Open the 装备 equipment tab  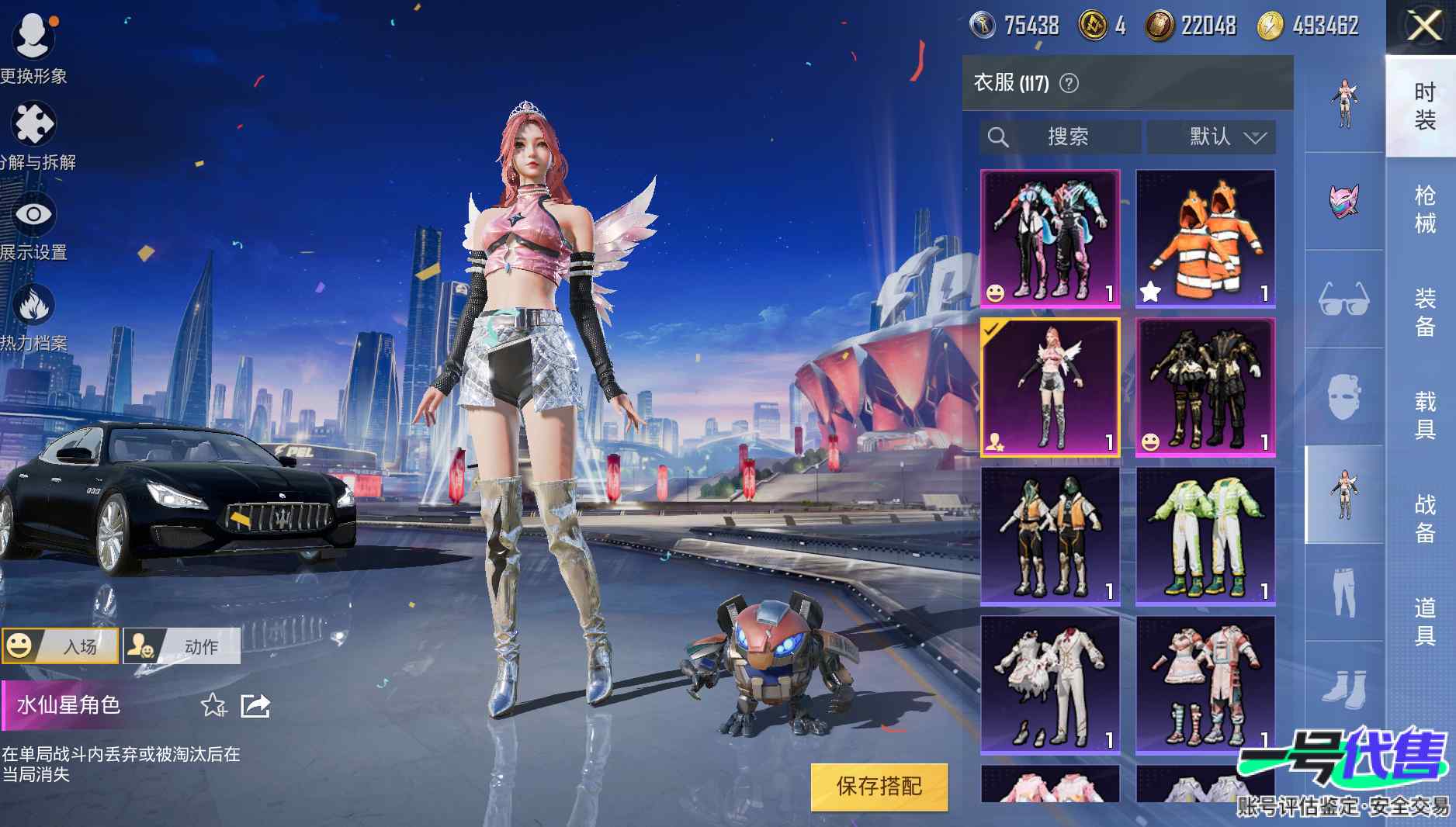pyautogui.click(x=1424, y=312)
